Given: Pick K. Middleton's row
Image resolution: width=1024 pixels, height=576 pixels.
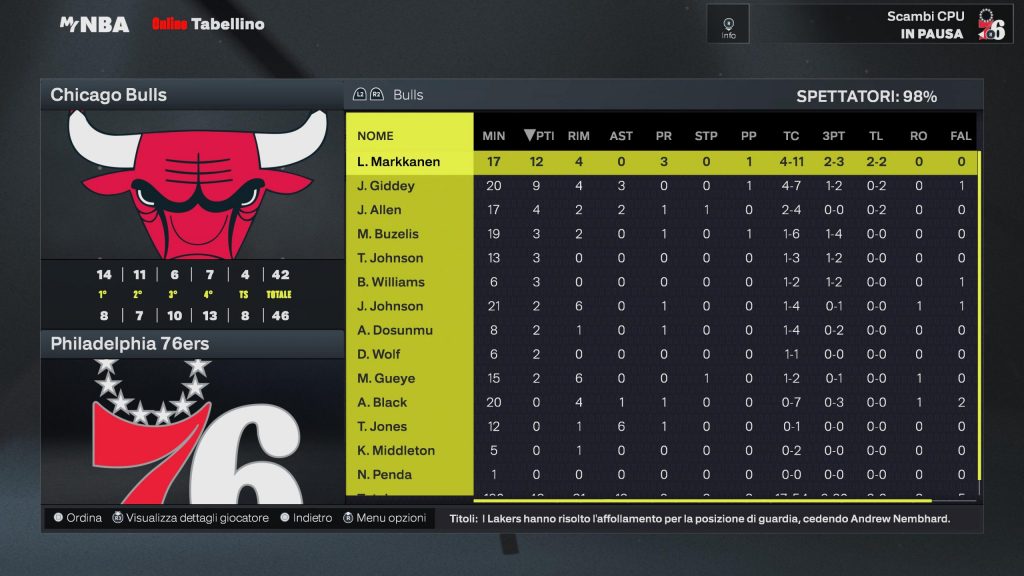Looking at the screenshot, I should 396,450.
